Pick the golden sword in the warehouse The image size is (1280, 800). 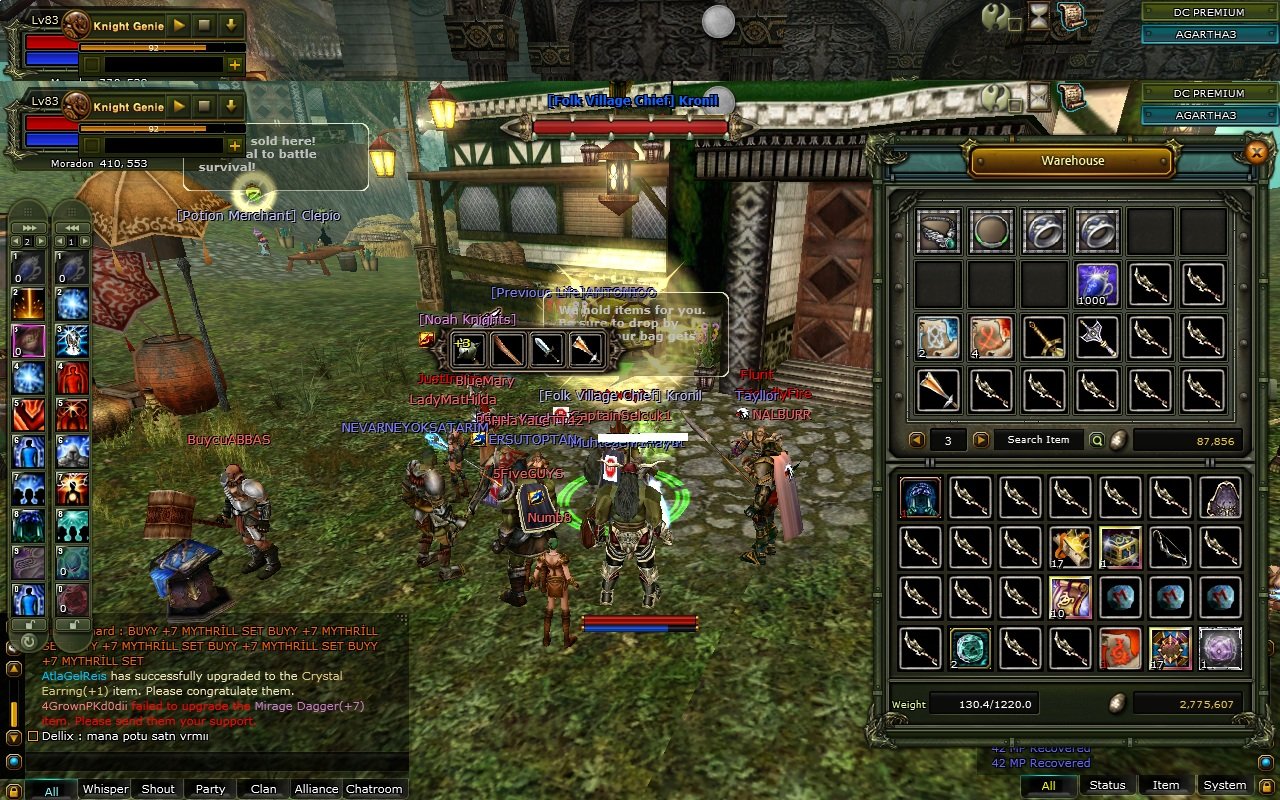(1044, 337)
